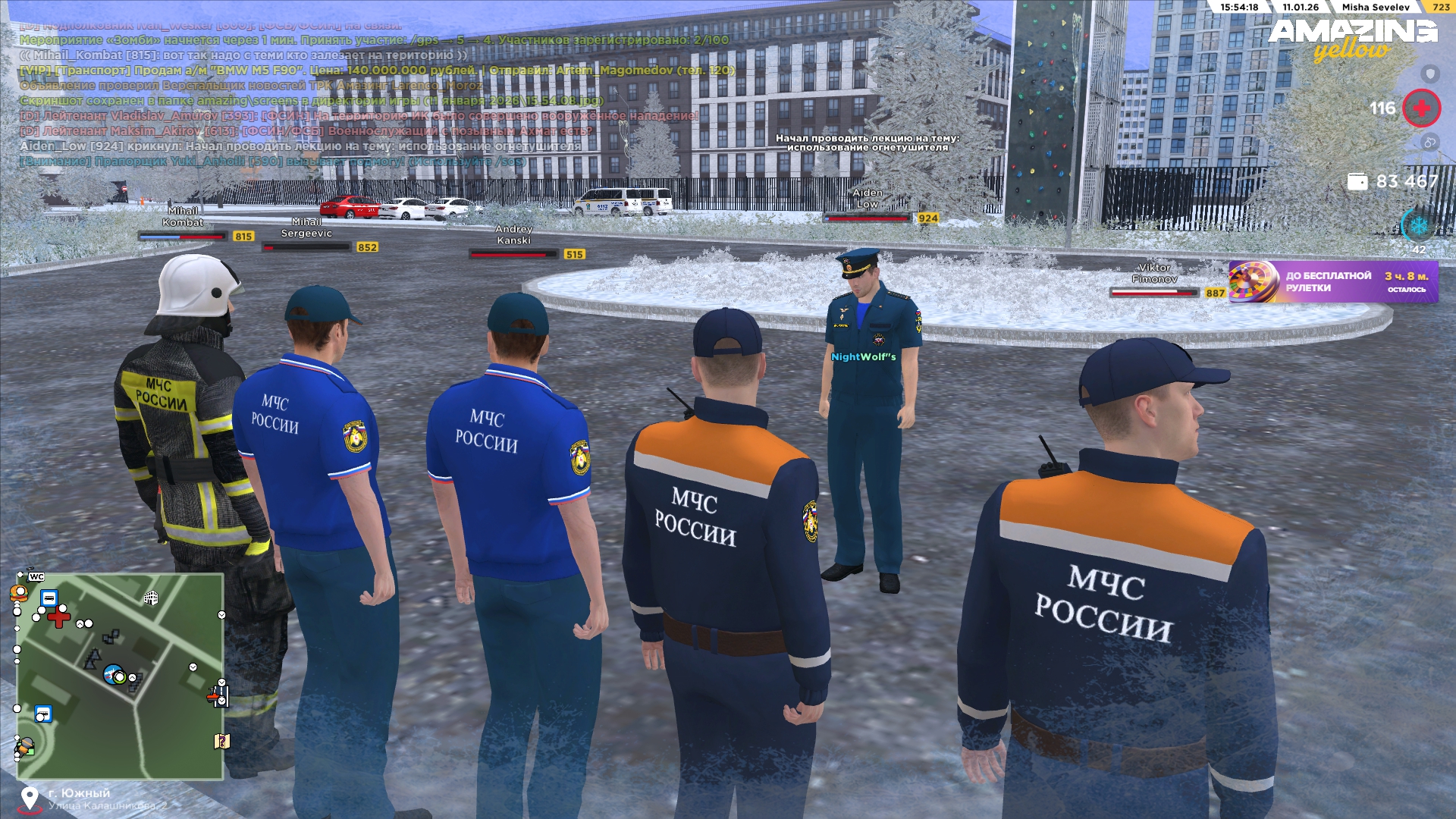The width and height of the screenshot is (1456, 819).
Task: Click the round blue marker at minimap center
Action: pyautogui.click(x=114, y=673)
